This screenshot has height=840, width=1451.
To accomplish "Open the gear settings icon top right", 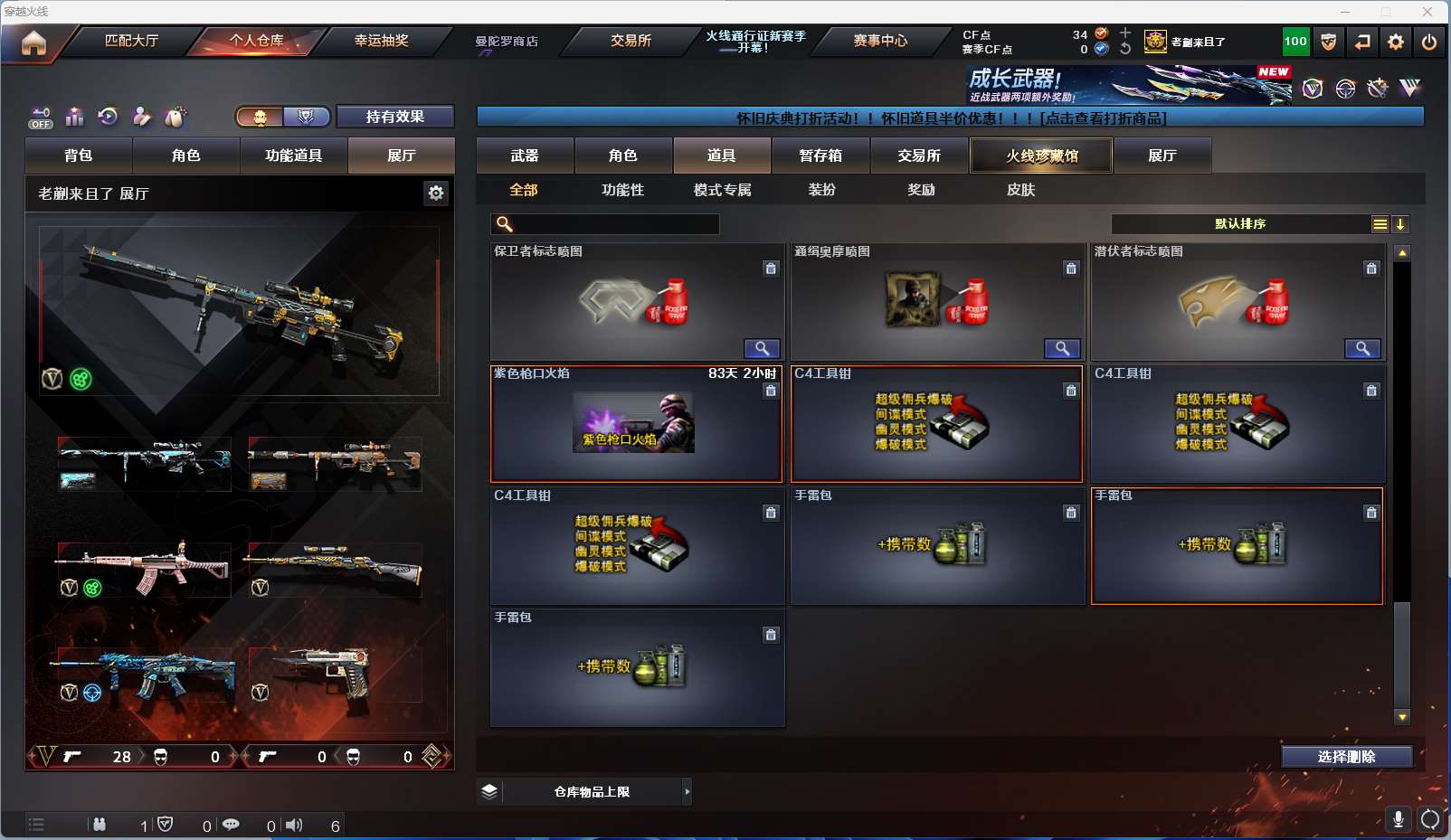I will coord(1396,42).
